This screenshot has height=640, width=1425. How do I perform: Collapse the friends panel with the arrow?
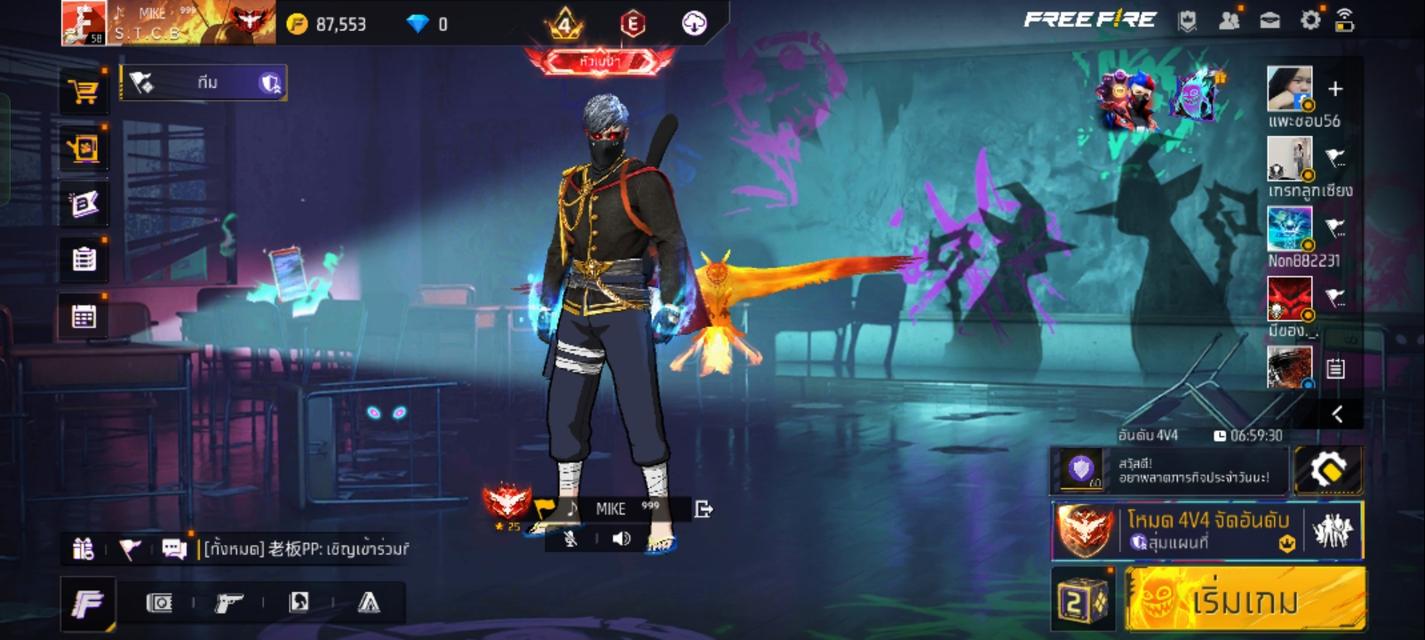[x=1337, y=414]
